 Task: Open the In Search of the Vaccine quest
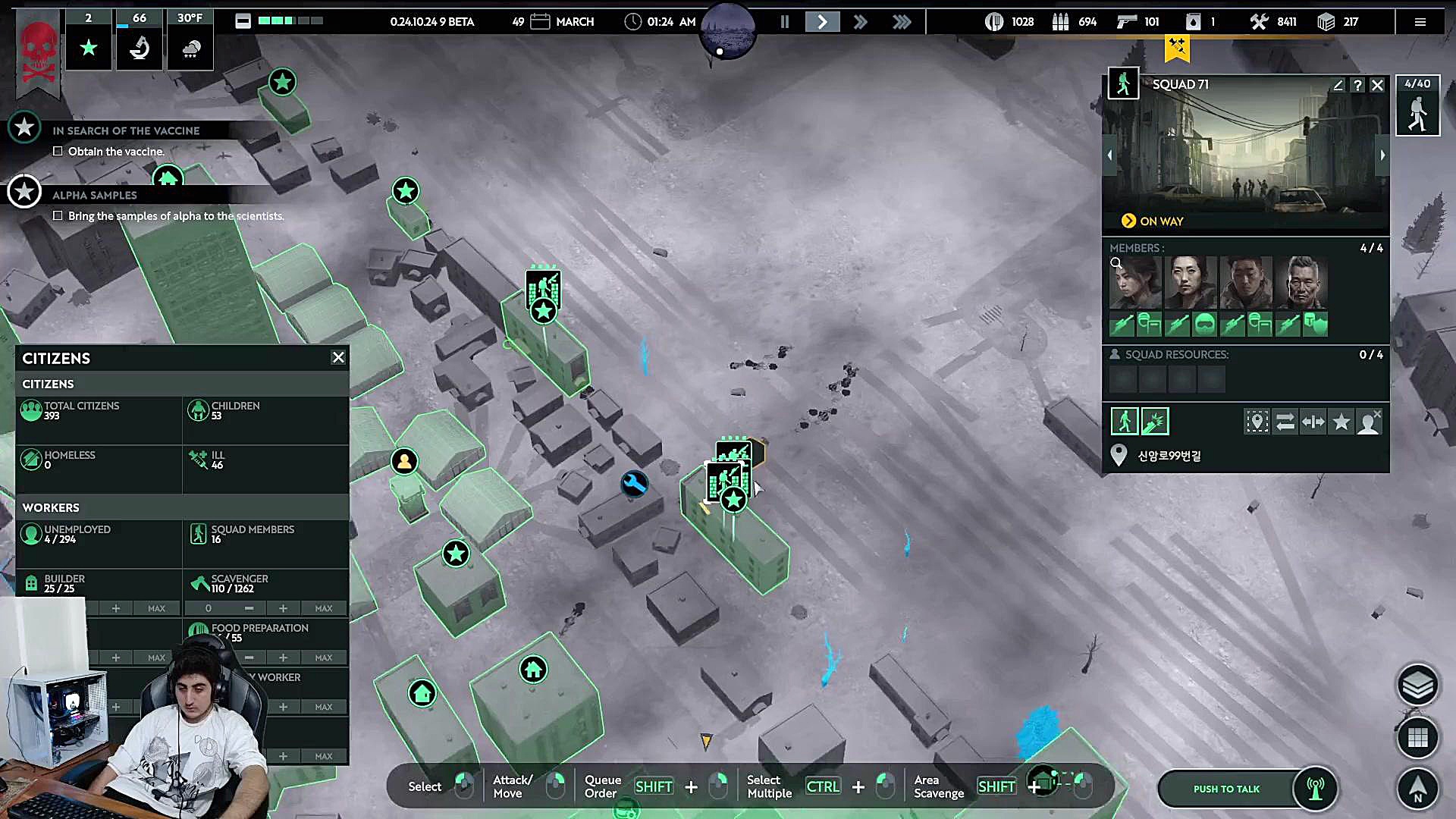tap(126, 130)
